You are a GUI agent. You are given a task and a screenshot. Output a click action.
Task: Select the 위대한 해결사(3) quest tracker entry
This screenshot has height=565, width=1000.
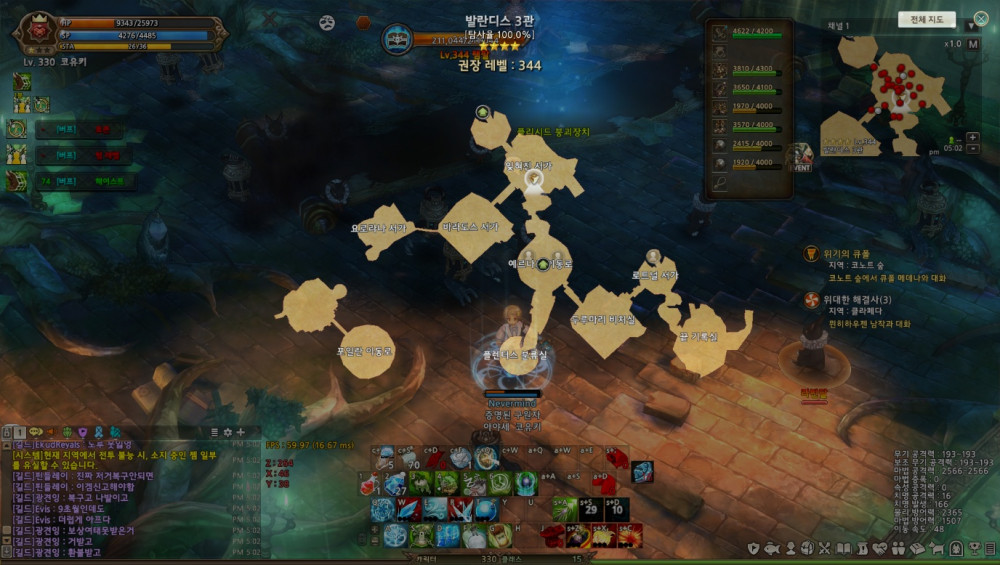855,299
